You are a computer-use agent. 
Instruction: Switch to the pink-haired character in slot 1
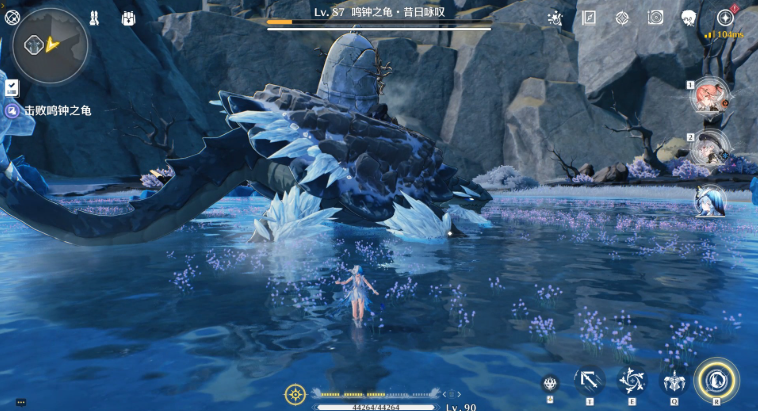tap(711, 97)
